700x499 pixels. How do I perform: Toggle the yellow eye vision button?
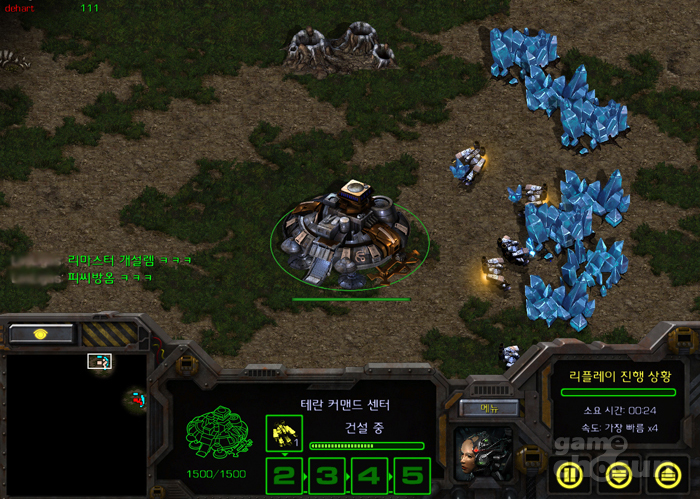tap(41, 334)
